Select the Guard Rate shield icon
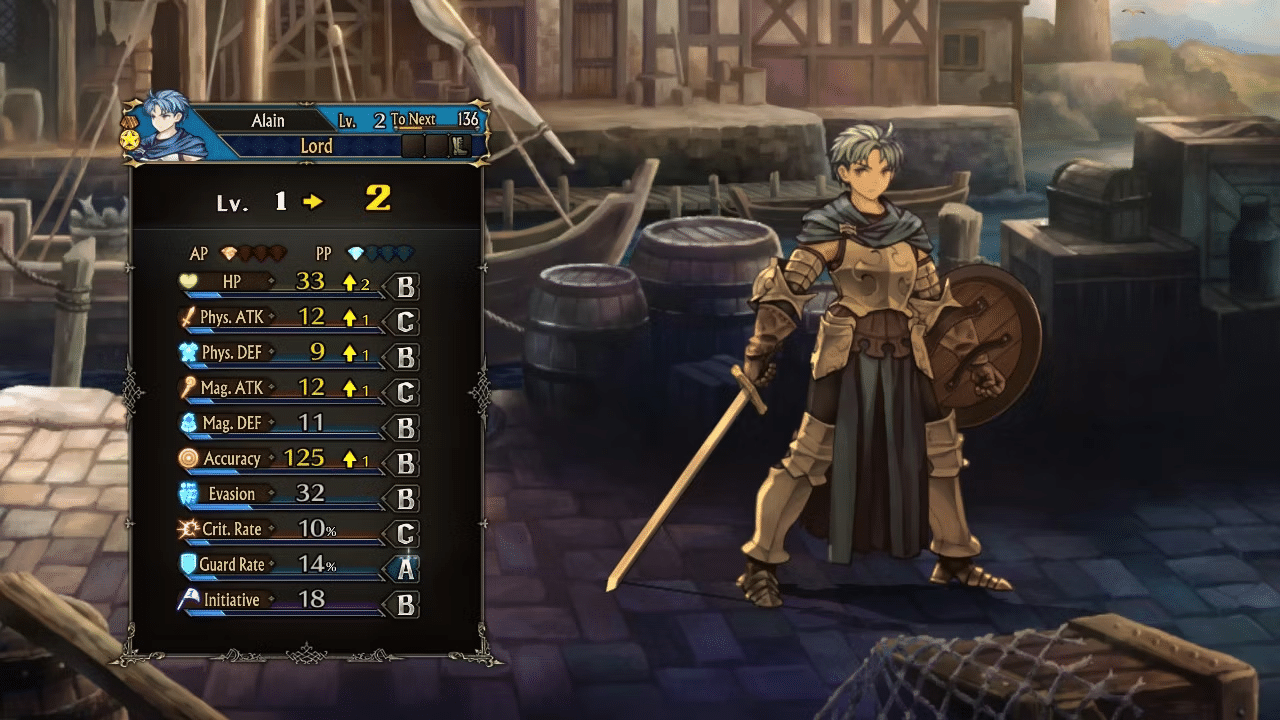 tap(187, 565)
